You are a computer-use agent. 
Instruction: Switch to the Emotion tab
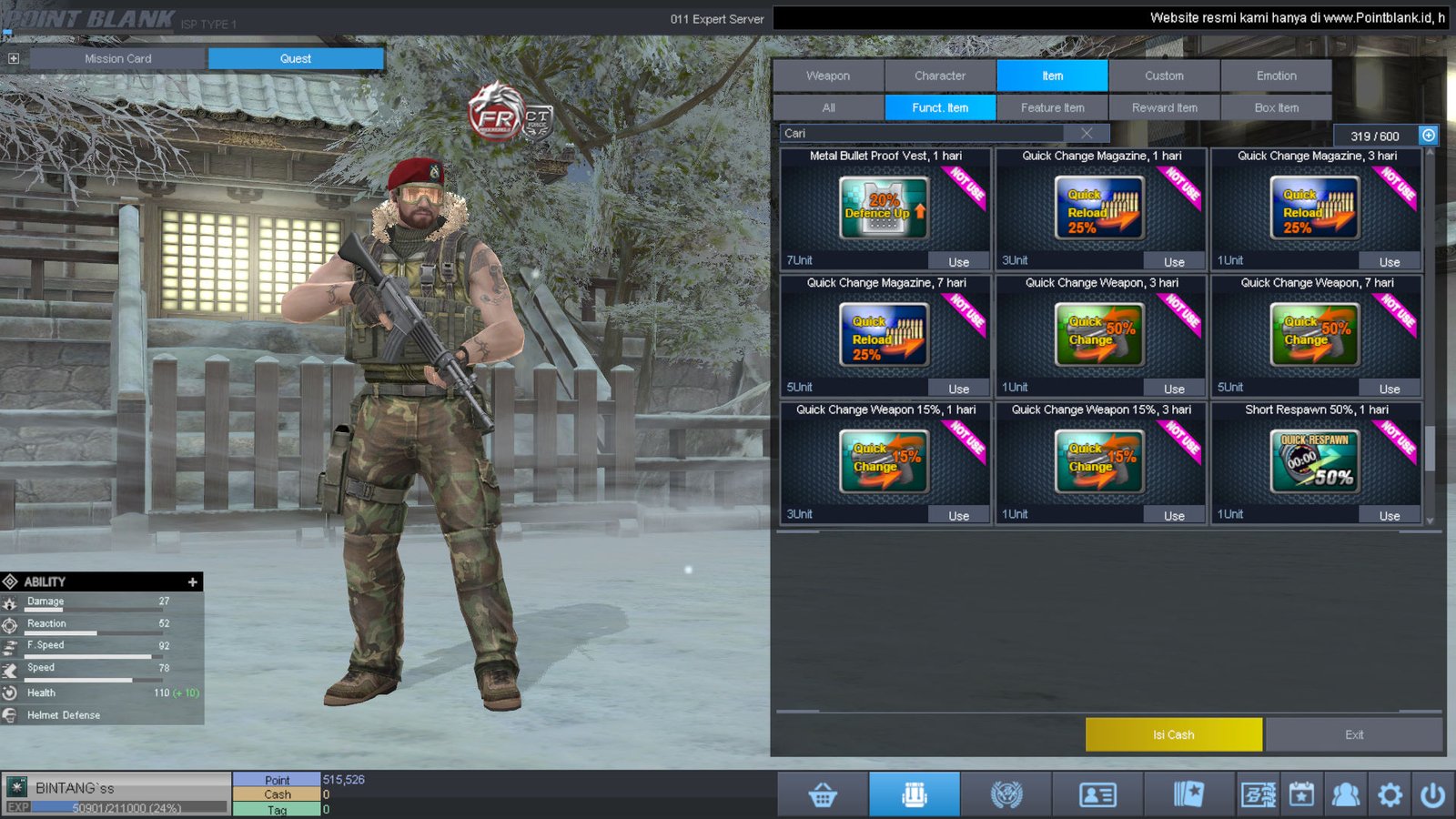(x=1276, y=76)
